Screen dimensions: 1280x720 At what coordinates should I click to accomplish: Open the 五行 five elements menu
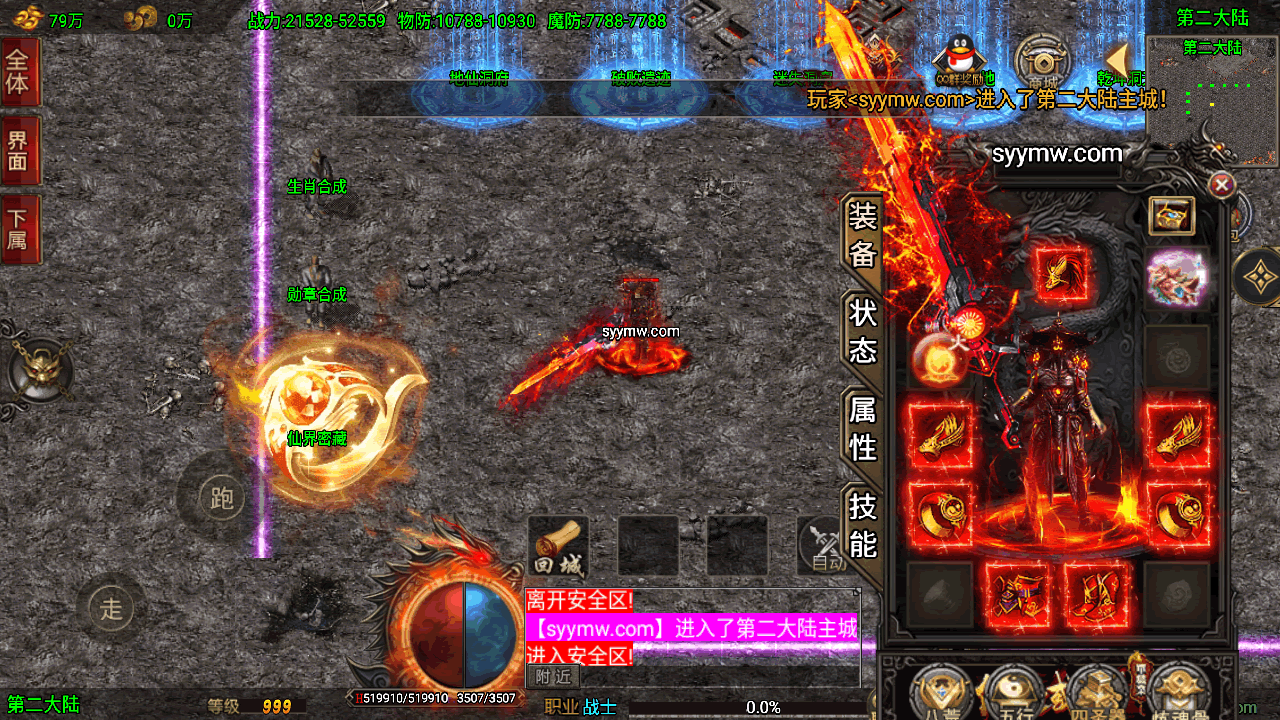[x=1015, y=692]
